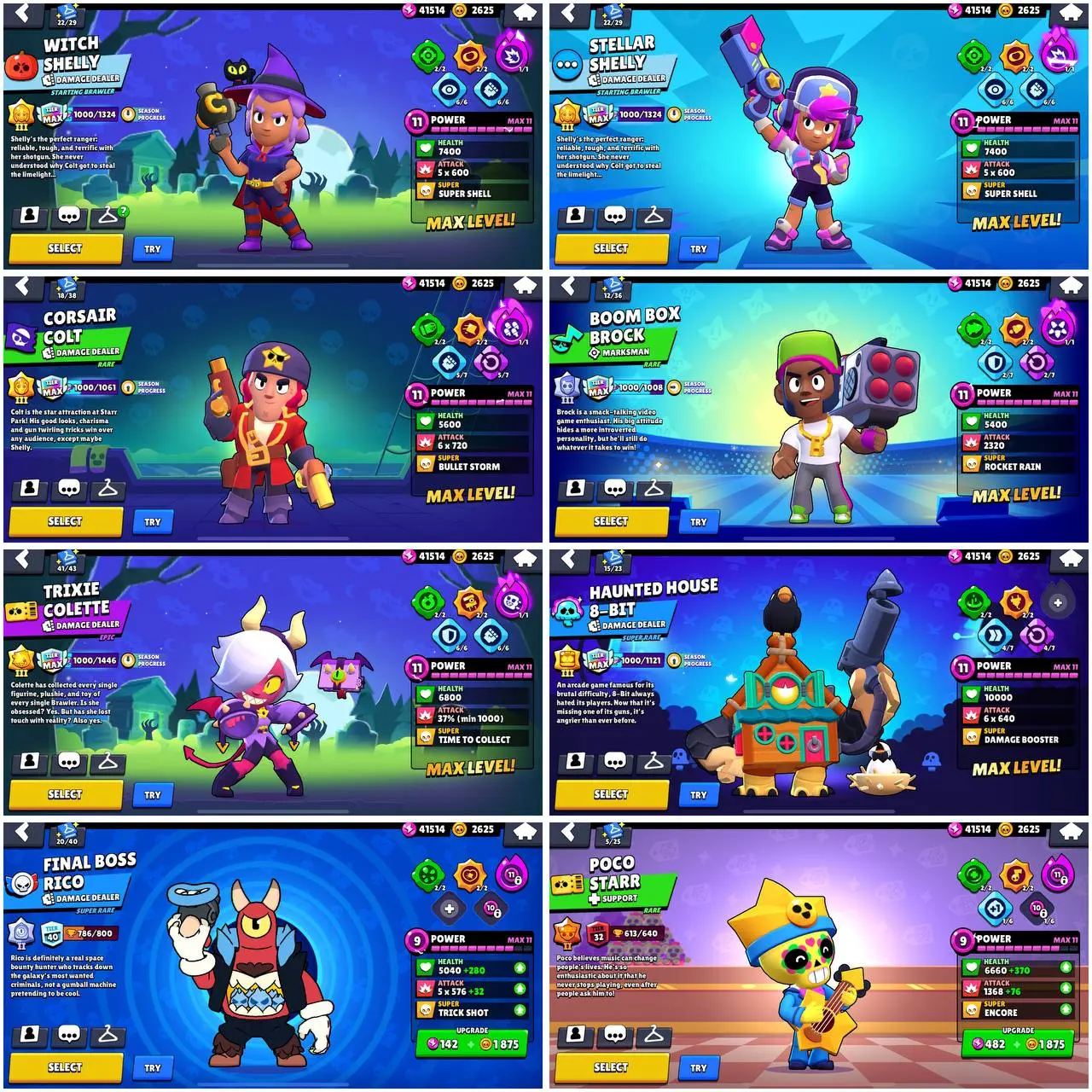View Corsair Colt's player portrait icon

point(30,487)
